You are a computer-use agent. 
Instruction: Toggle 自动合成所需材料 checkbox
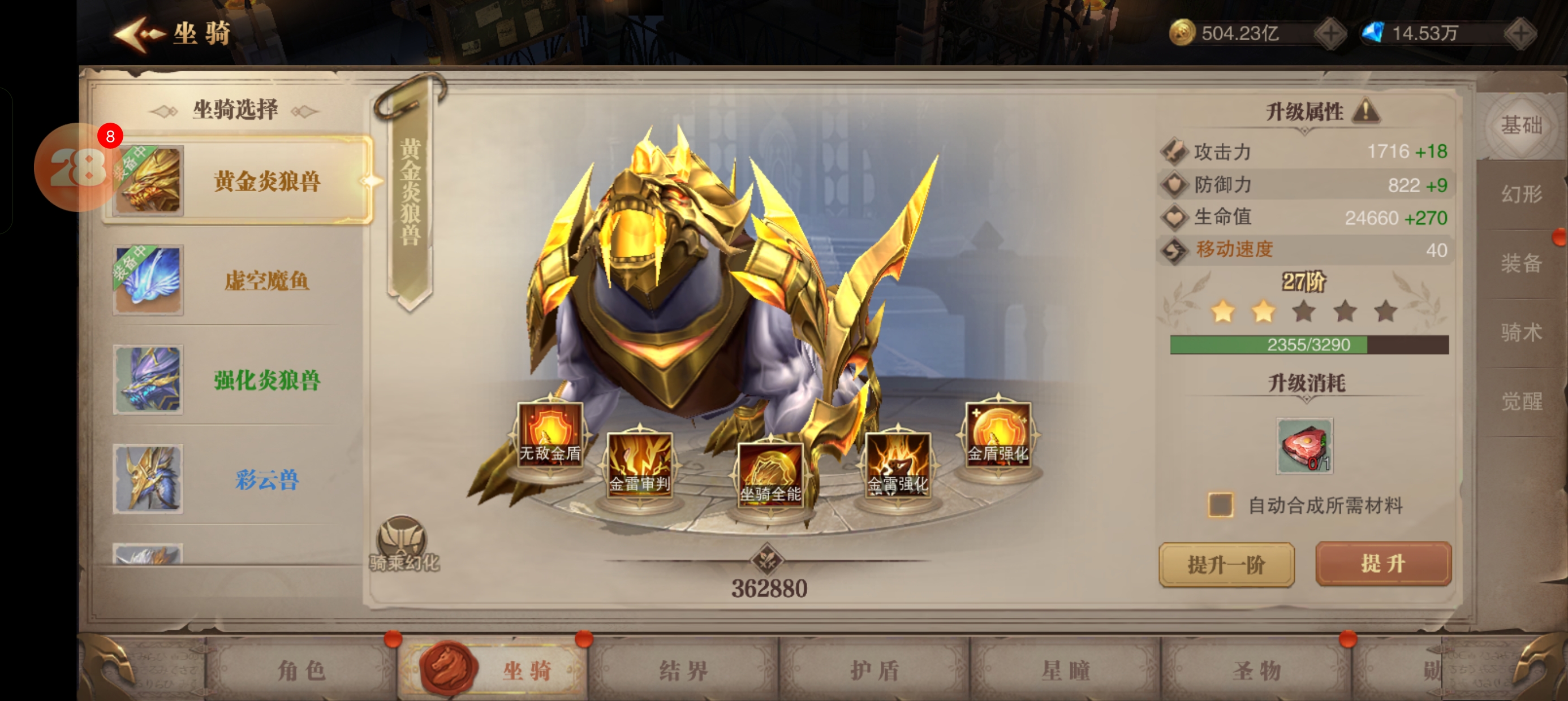[x=1221, y=505]
